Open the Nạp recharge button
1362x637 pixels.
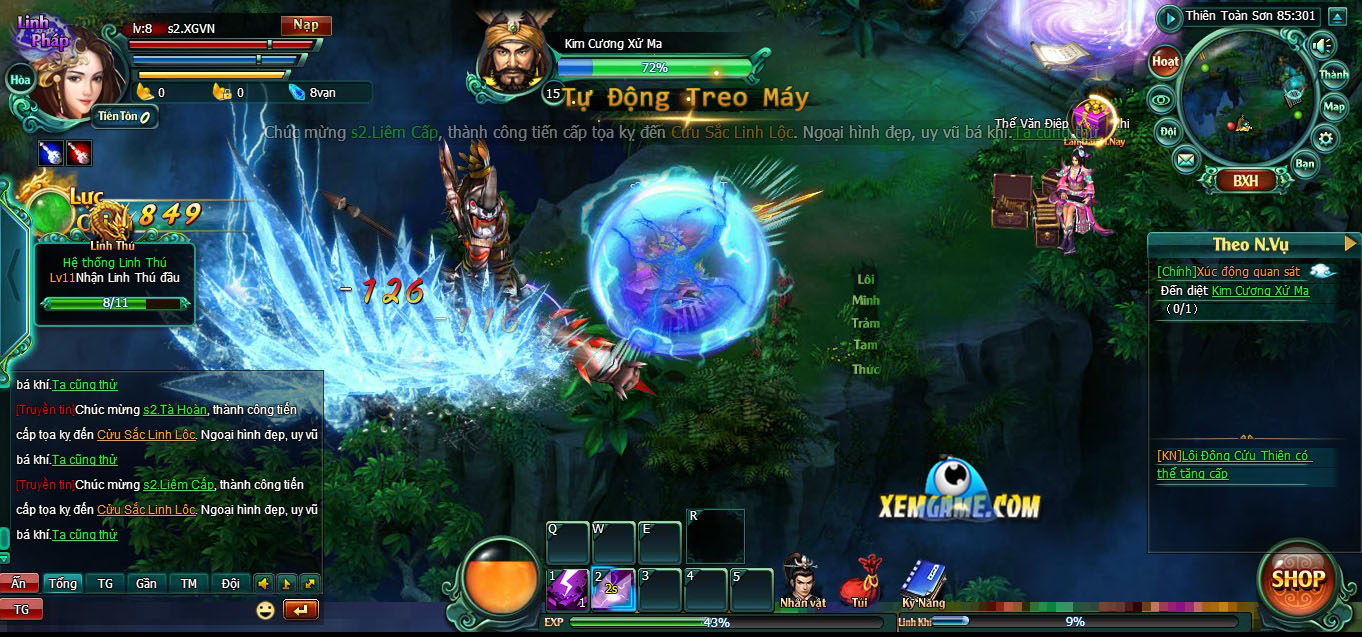click(306, 26)
